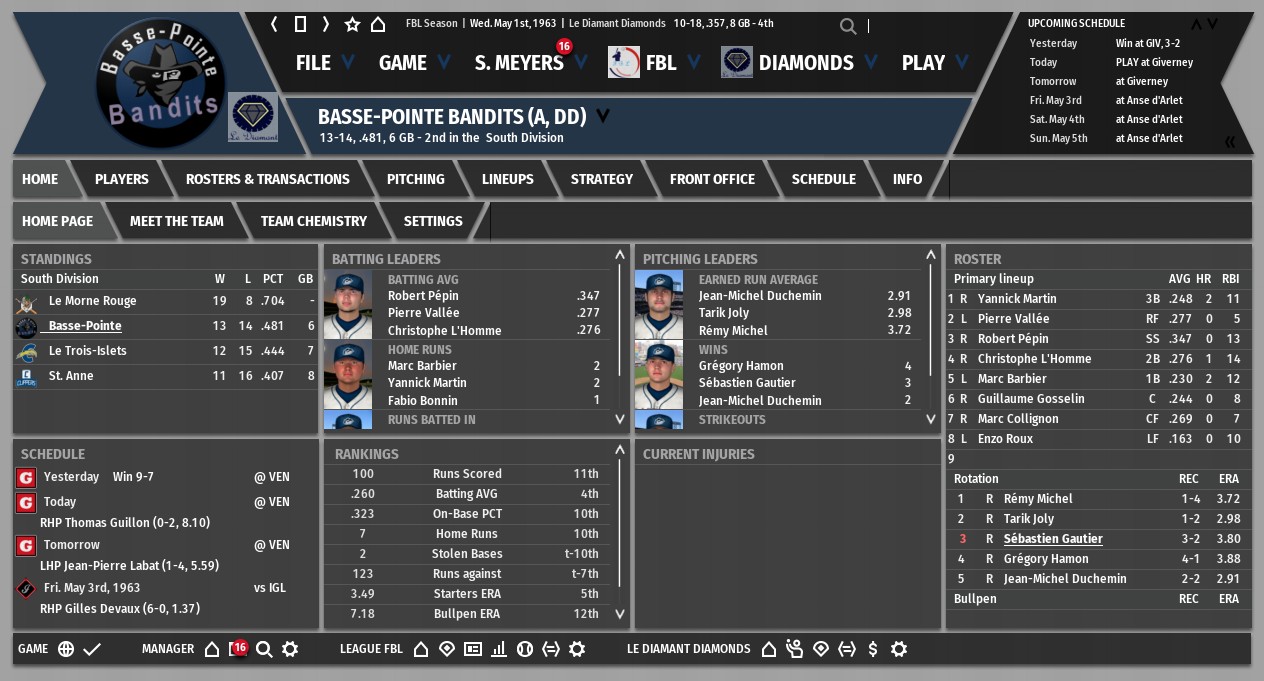Open the GAME menu
Viewport: 1264px width, 681px height.
coord(403,63)
